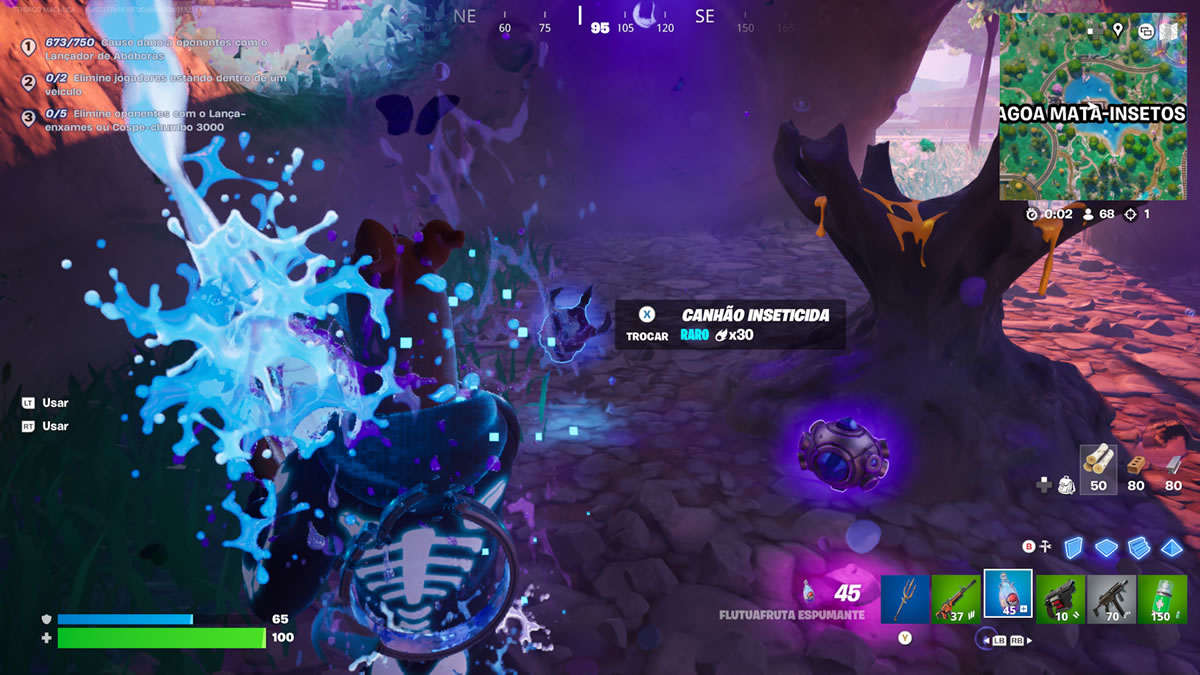Equip the orange rifle with 37 ammo
Image resolution: width=1200 pixels, height=675 pixels.
click(x=956, y=599)
